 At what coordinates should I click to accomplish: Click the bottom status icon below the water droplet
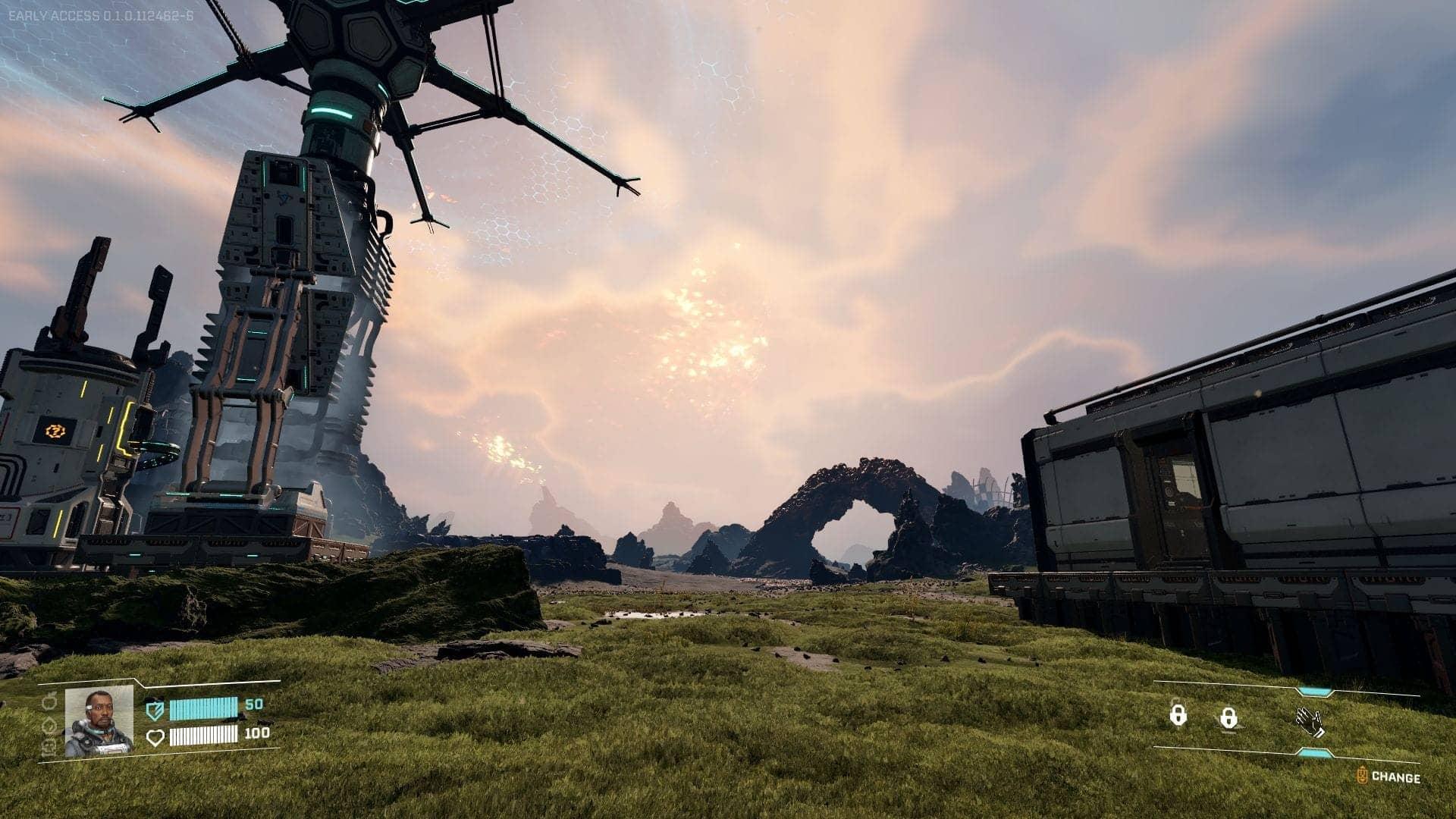click(49, 748)
